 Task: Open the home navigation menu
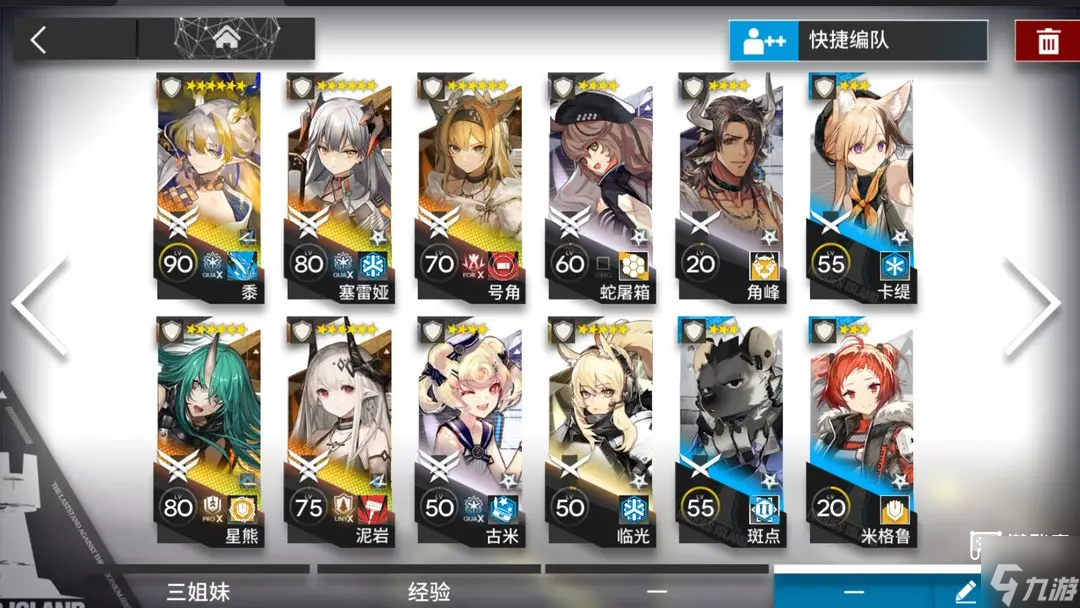[225, 40]
